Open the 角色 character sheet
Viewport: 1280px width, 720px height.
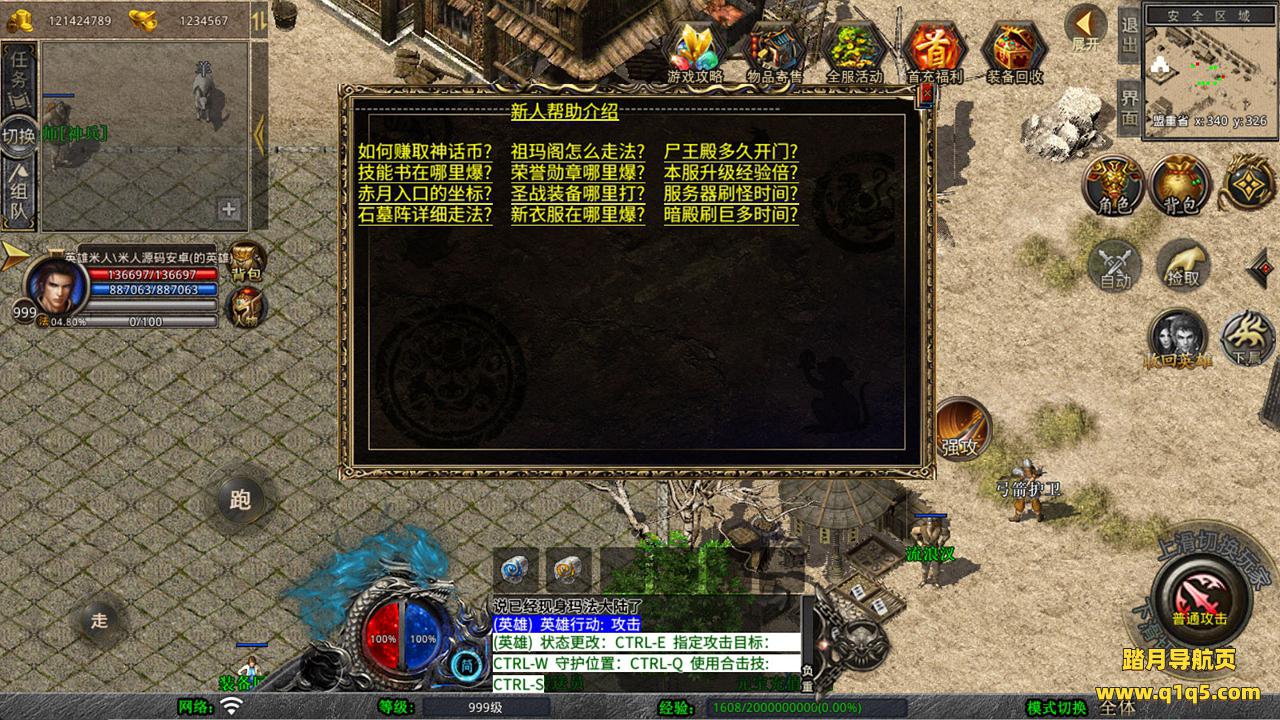pos(1113,184)
